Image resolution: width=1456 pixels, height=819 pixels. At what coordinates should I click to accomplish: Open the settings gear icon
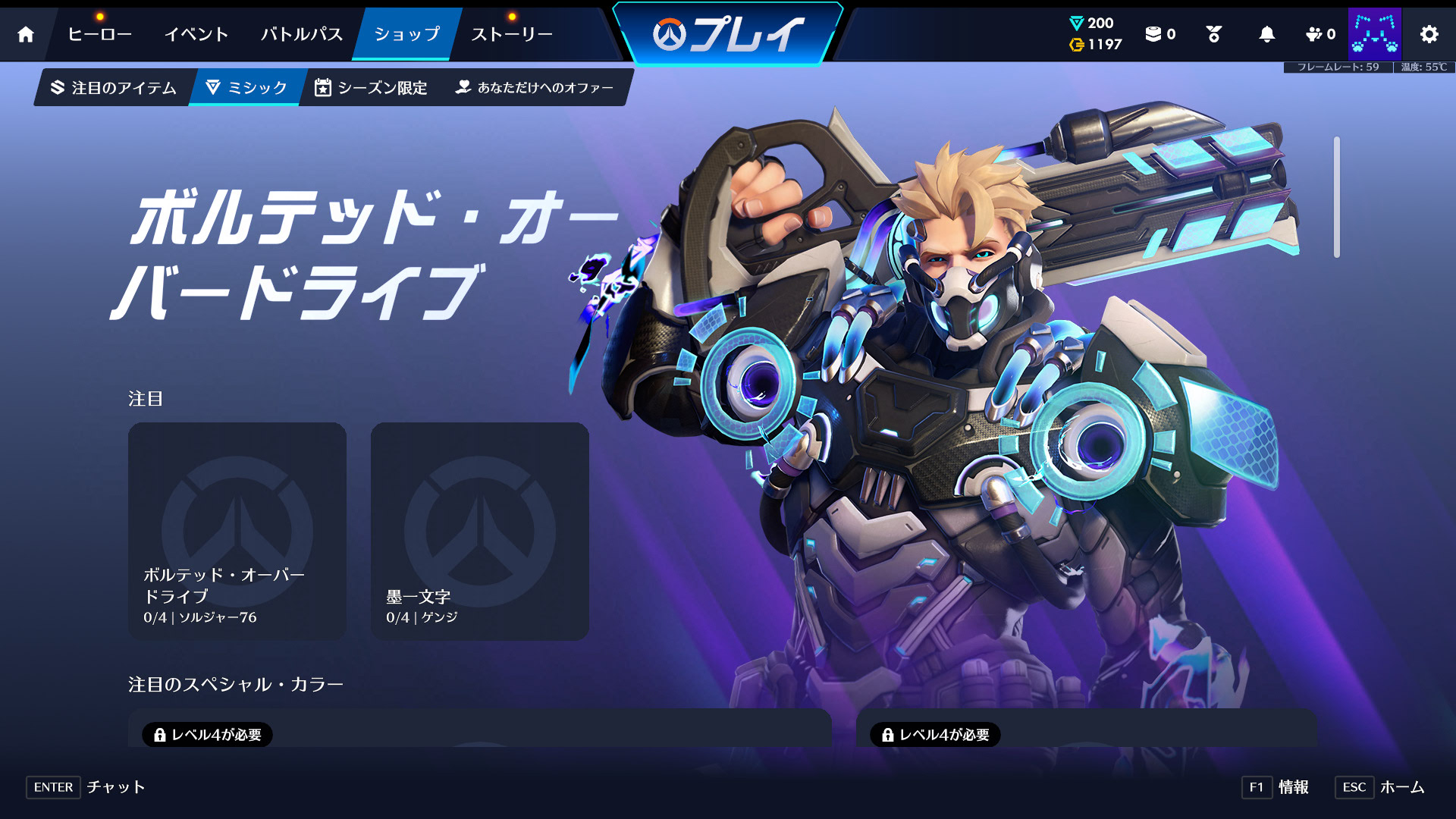pyautogui.click(x=1429, y=34)
